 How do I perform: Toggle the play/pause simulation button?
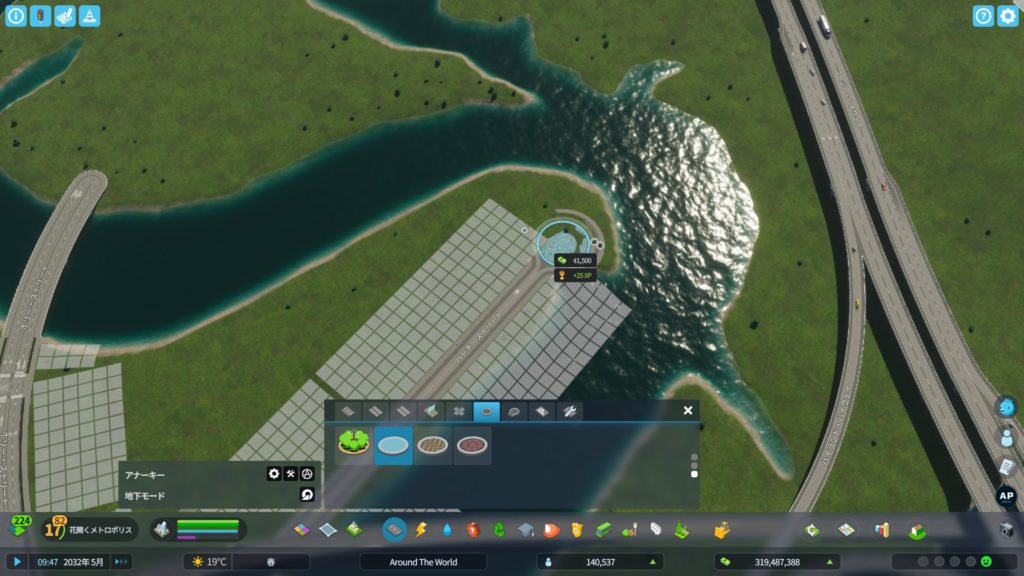(18, 562)
